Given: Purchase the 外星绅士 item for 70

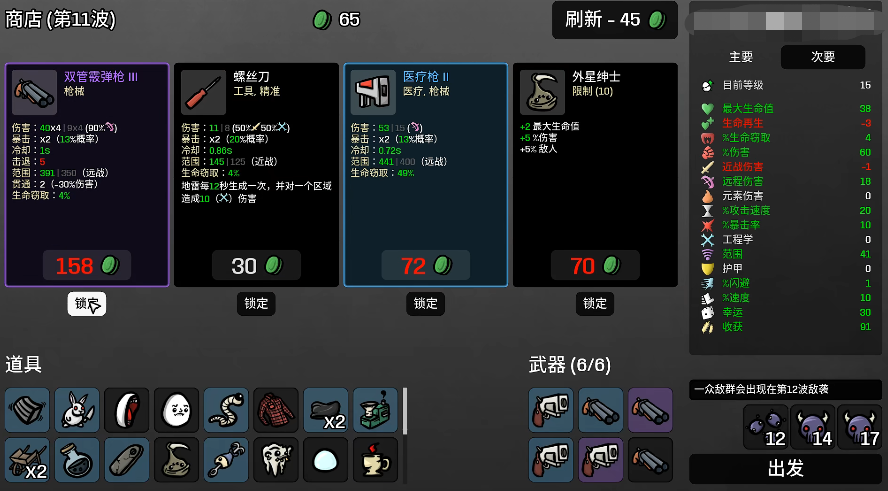Looking at the screenshot, I should [595, 265].
